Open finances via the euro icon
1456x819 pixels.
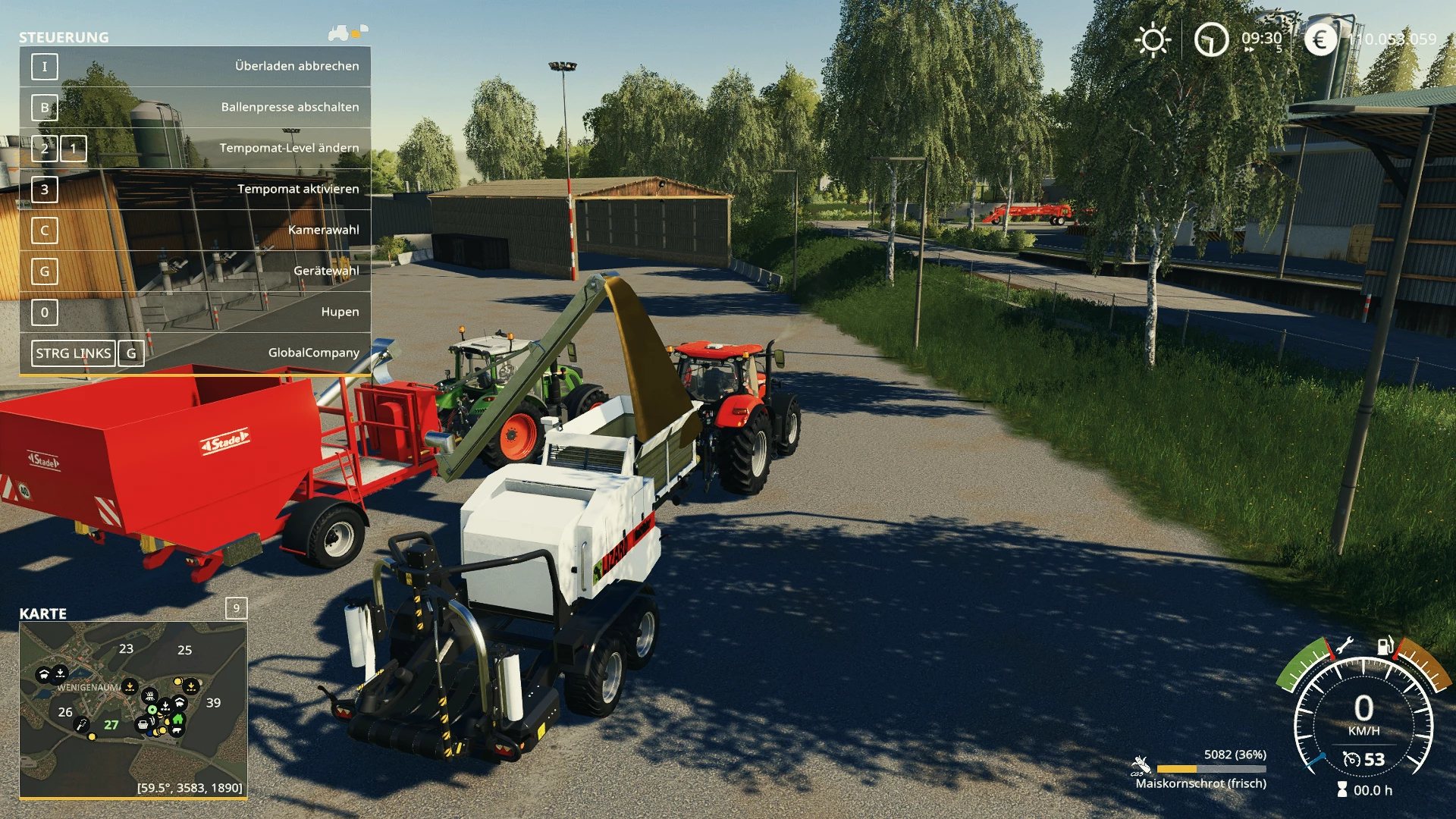point(1320,39)
